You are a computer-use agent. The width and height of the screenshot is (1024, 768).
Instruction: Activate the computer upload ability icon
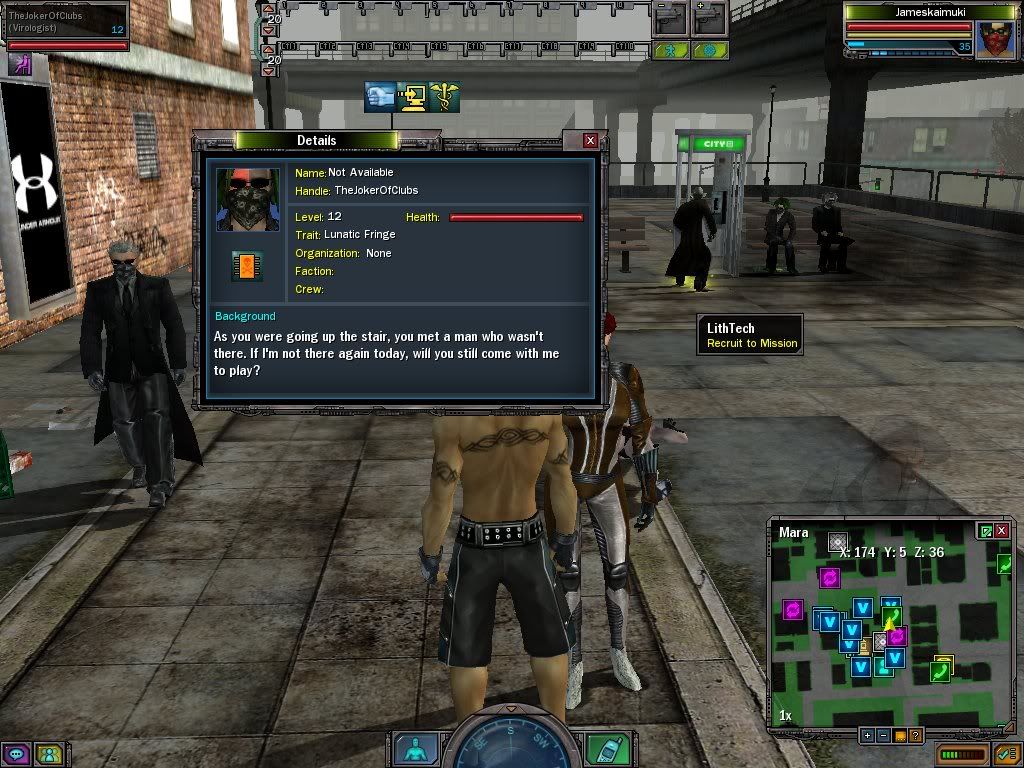click(411, 96)
